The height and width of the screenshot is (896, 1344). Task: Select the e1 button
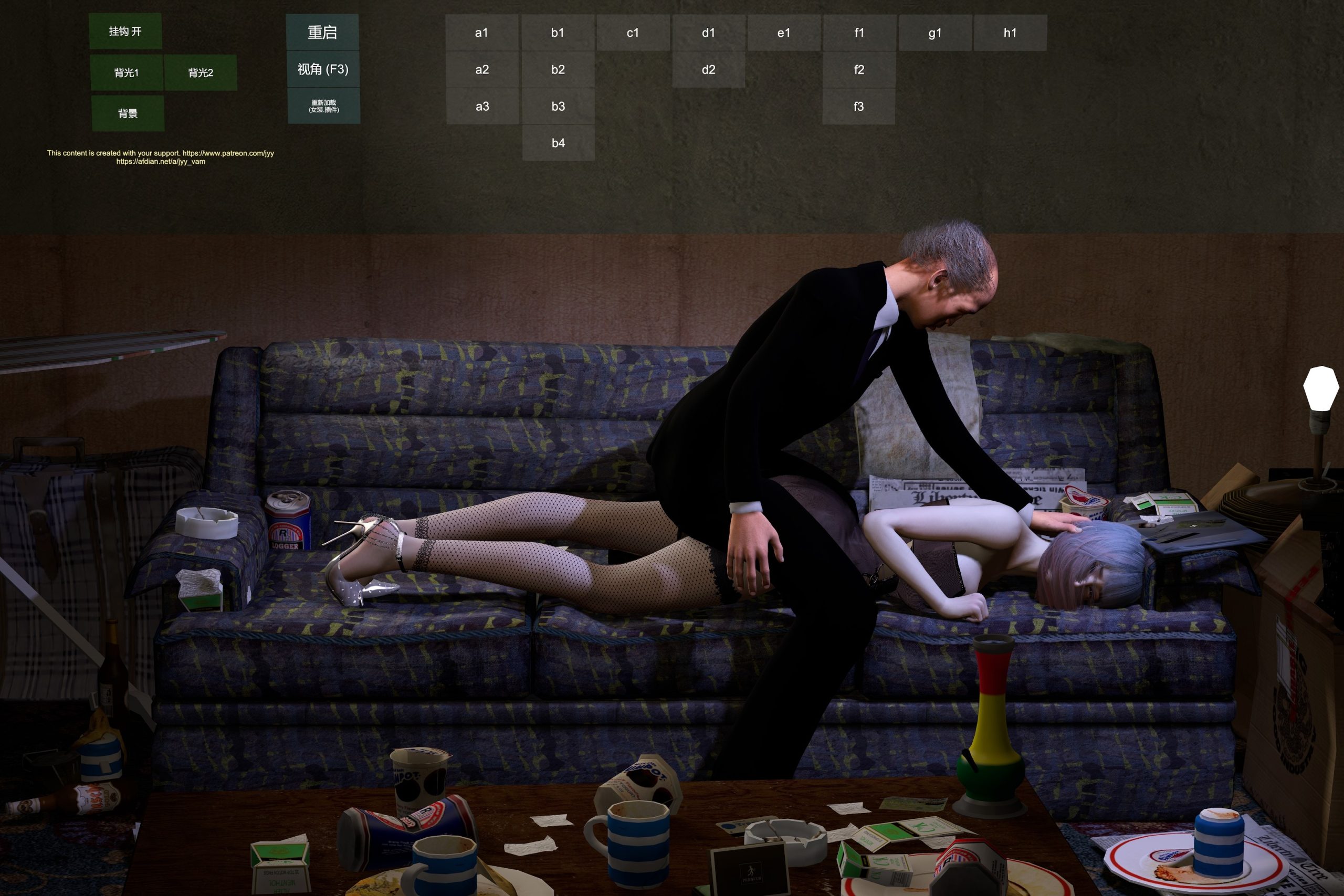point(784,33)
